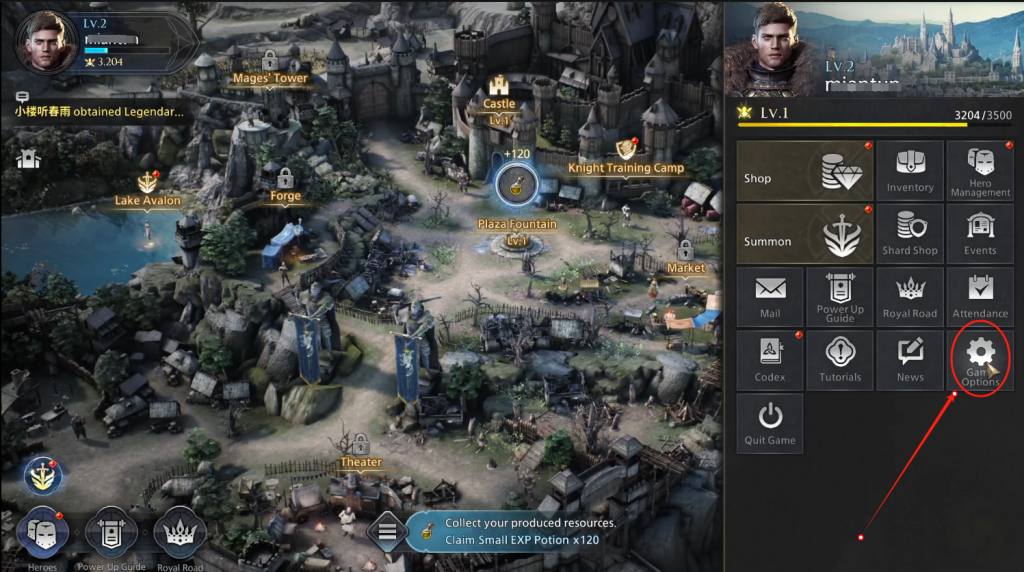Select the Royal Road menu tile
1024x572 pixels.
tap(909, 297)
